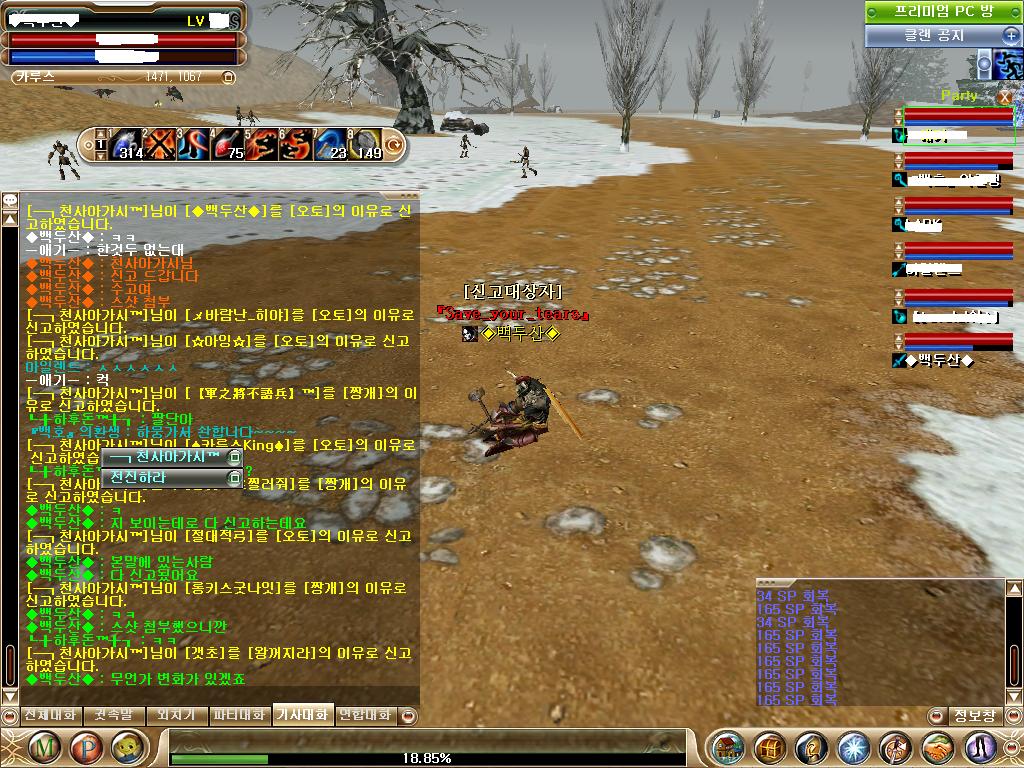This screenshot has width=1024, height=768.
Task: Use the white horse item in slot 1
Action: click(x=127, y=145)
